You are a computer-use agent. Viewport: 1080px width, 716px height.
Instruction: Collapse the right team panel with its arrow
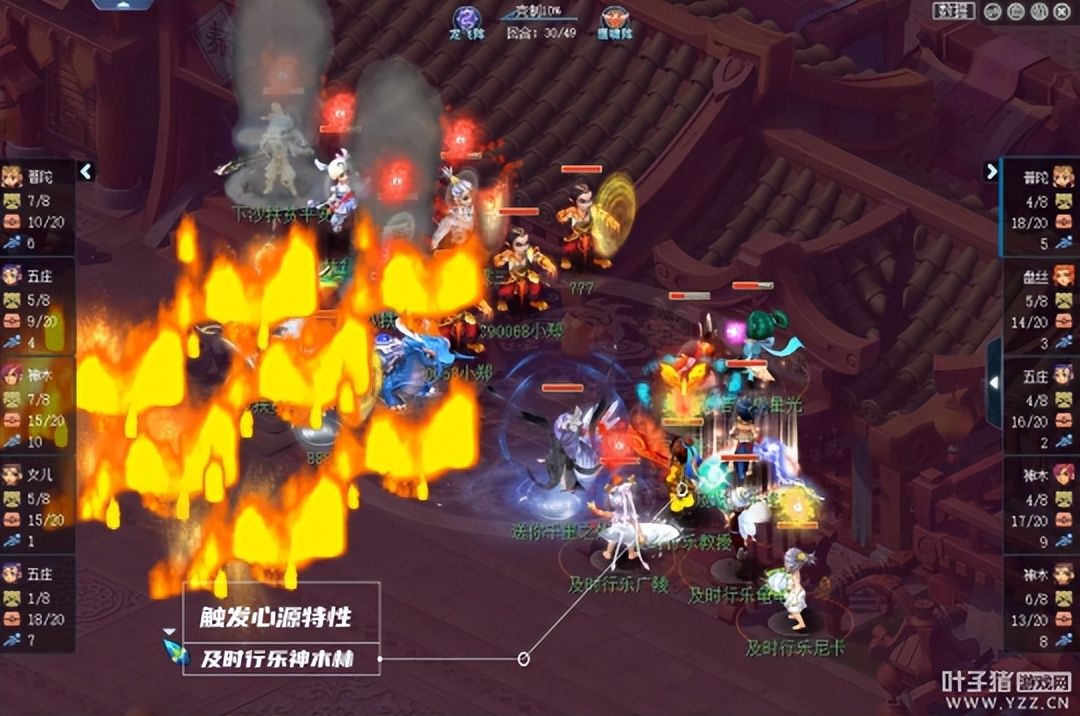point(991,171)
